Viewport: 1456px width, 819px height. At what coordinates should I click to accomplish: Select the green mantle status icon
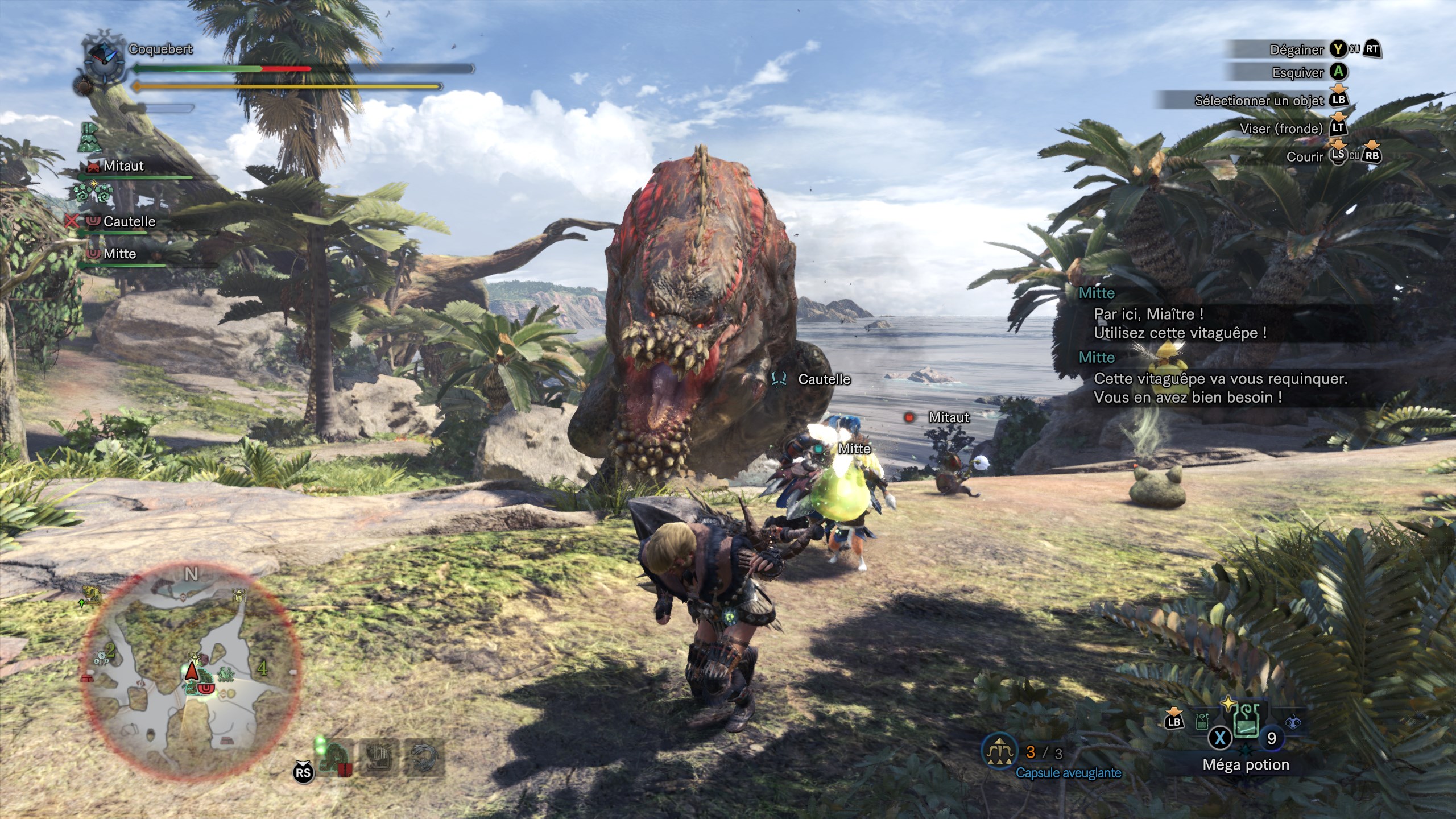point(89,137)
